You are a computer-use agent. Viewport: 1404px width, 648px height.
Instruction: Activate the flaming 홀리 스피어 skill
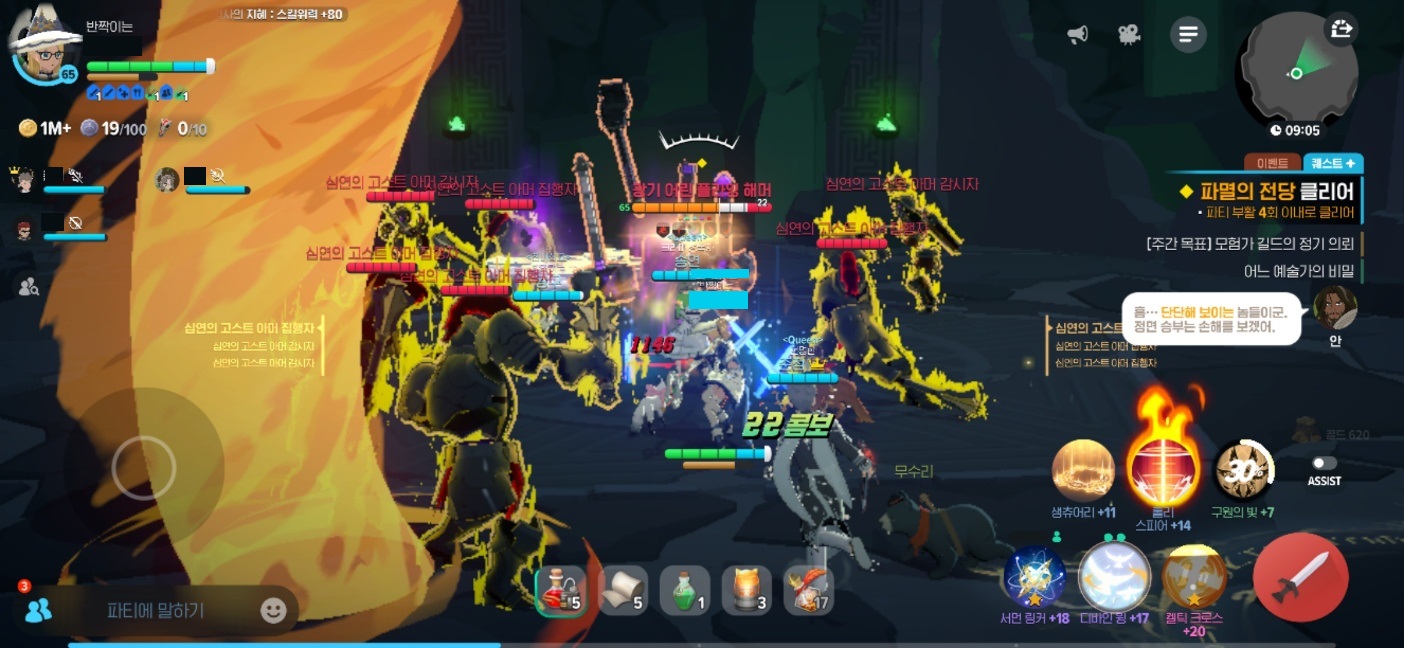[x=1162, y=469]
